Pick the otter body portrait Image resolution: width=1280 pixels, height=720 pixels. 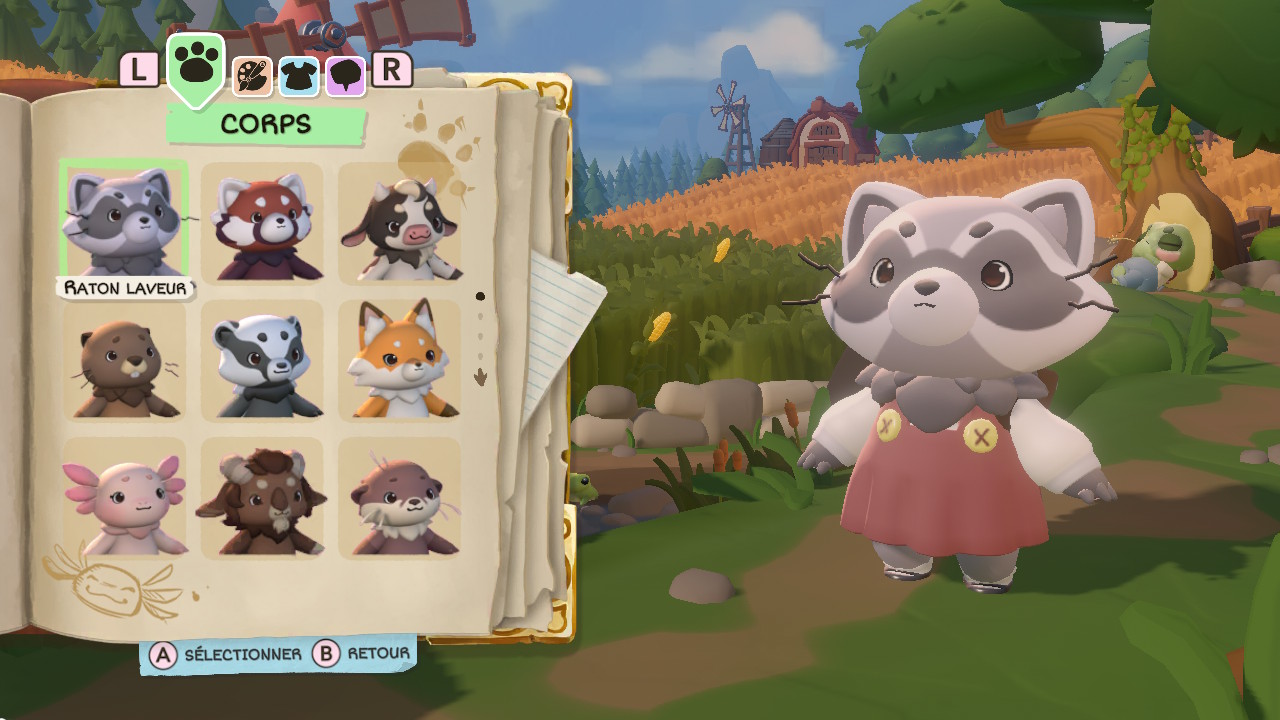pyautogui.click(x=399, y=498)
